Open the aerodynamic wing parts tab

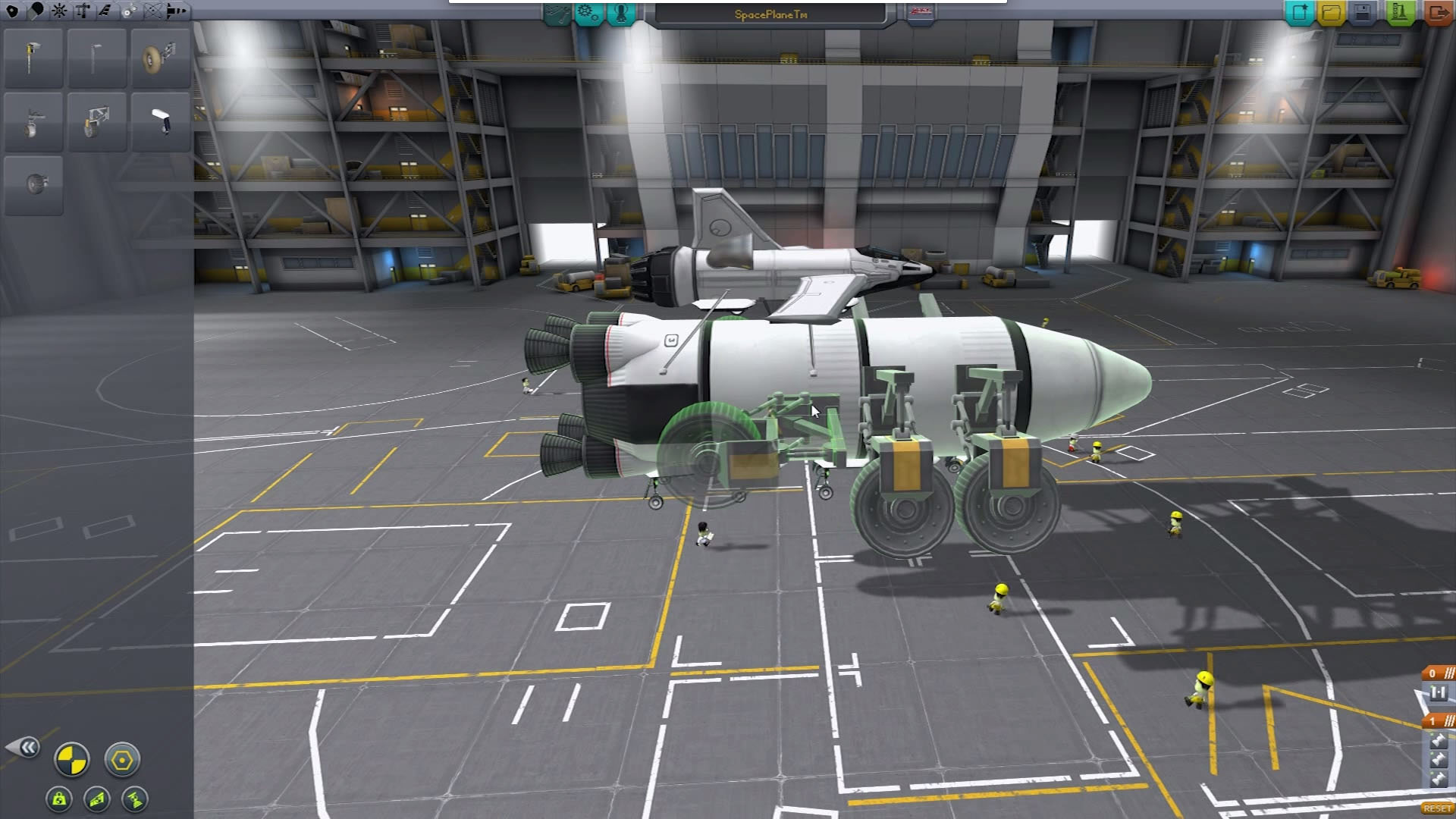[x=105, y=11]
